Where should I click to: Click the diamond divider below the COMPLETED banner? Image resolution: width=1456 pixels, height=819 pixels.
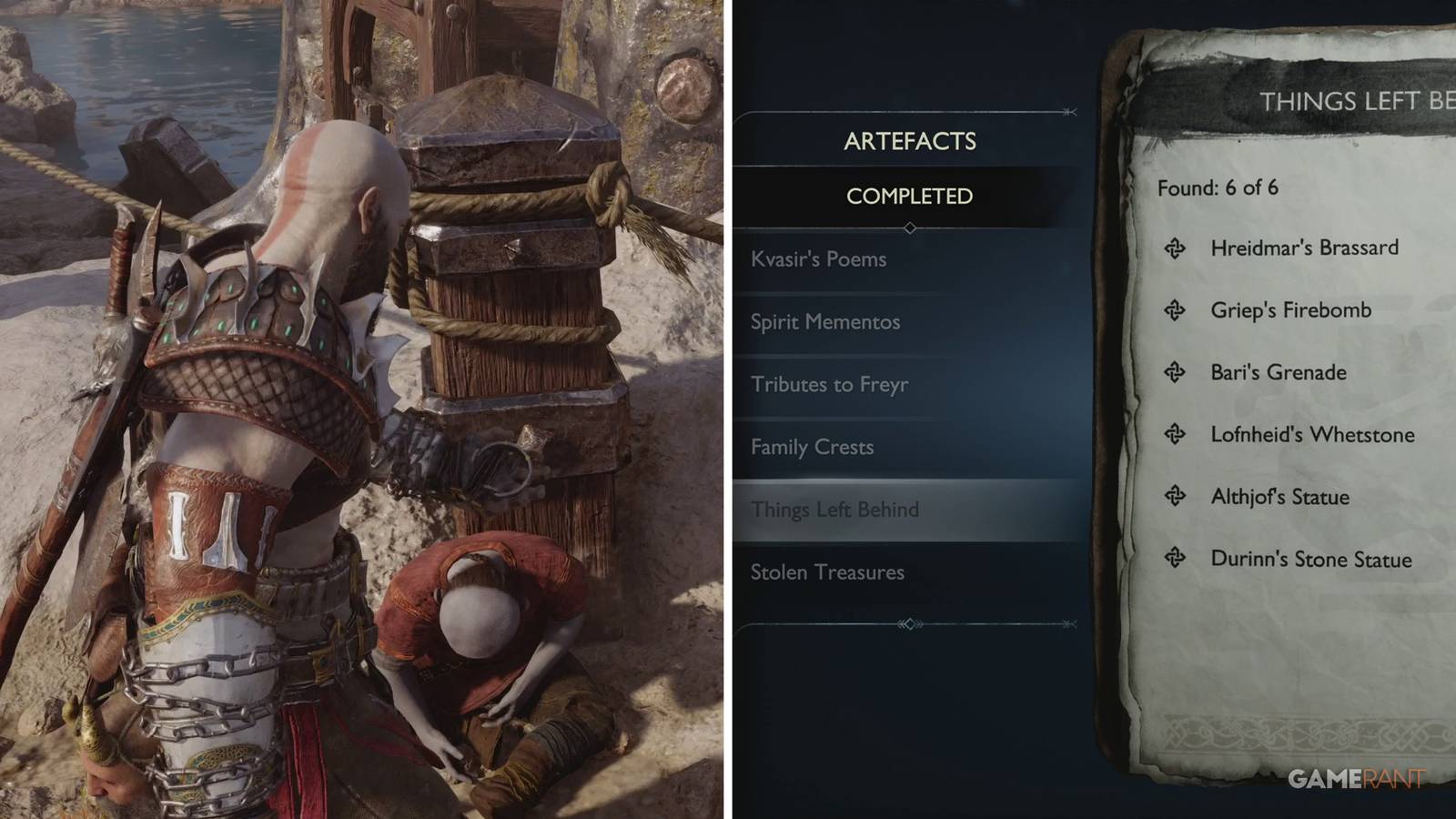[910, 229]
